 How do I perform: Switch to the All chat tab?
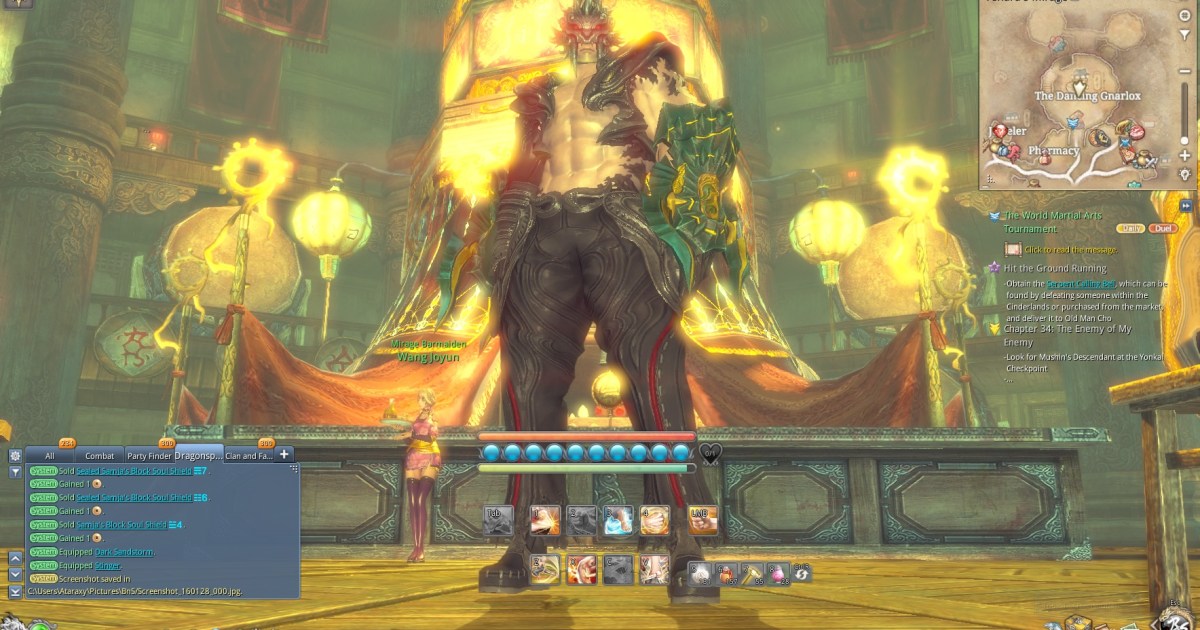49,456
